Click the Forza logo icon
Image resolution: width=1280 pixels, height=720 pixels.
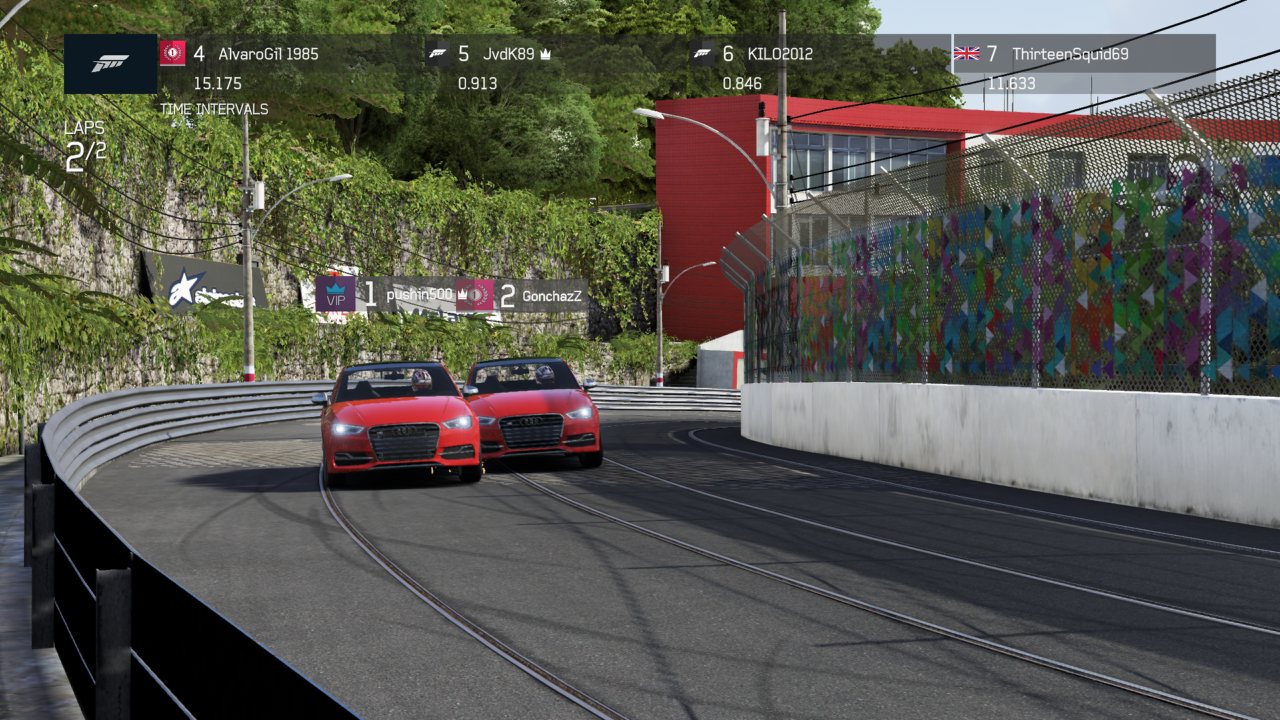click(x=110, y=64)
